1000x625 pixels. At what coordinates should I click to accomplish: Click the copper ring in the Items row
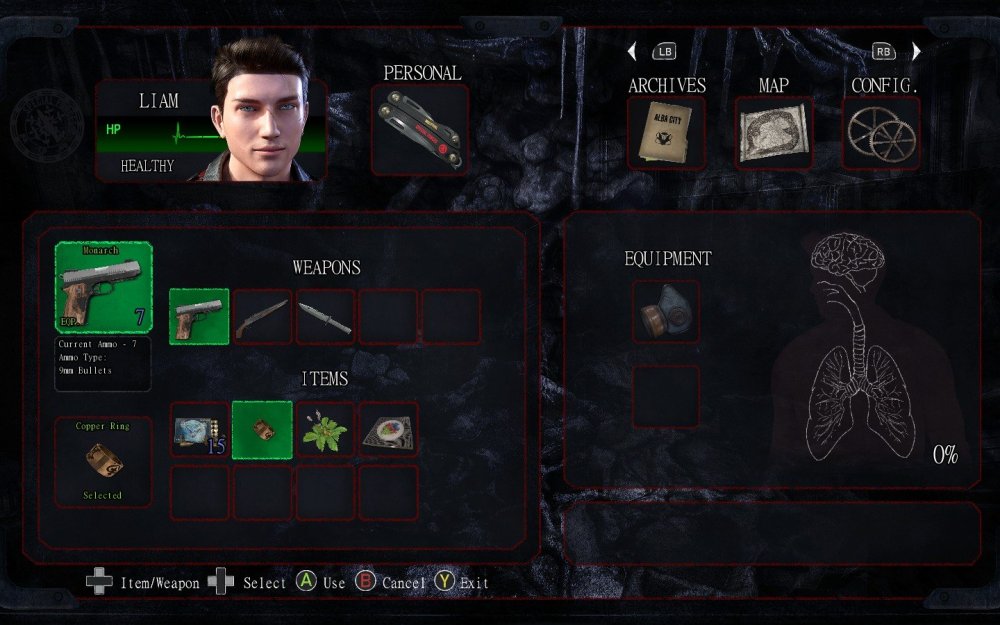click(x=262, y=430)
